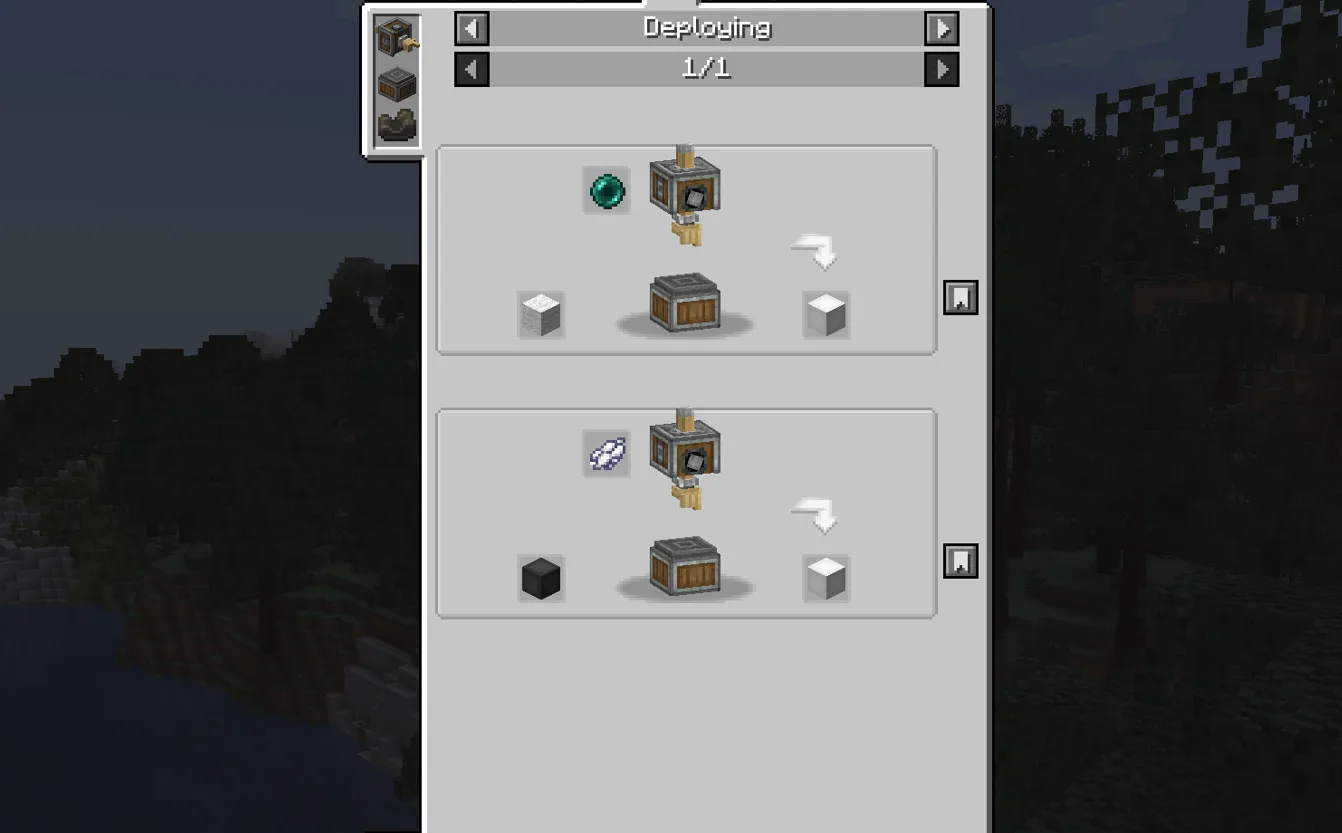Click the Andesite Casing below the second deployer
Viewport: 1342px width, 833px height.
pos(685,568)
